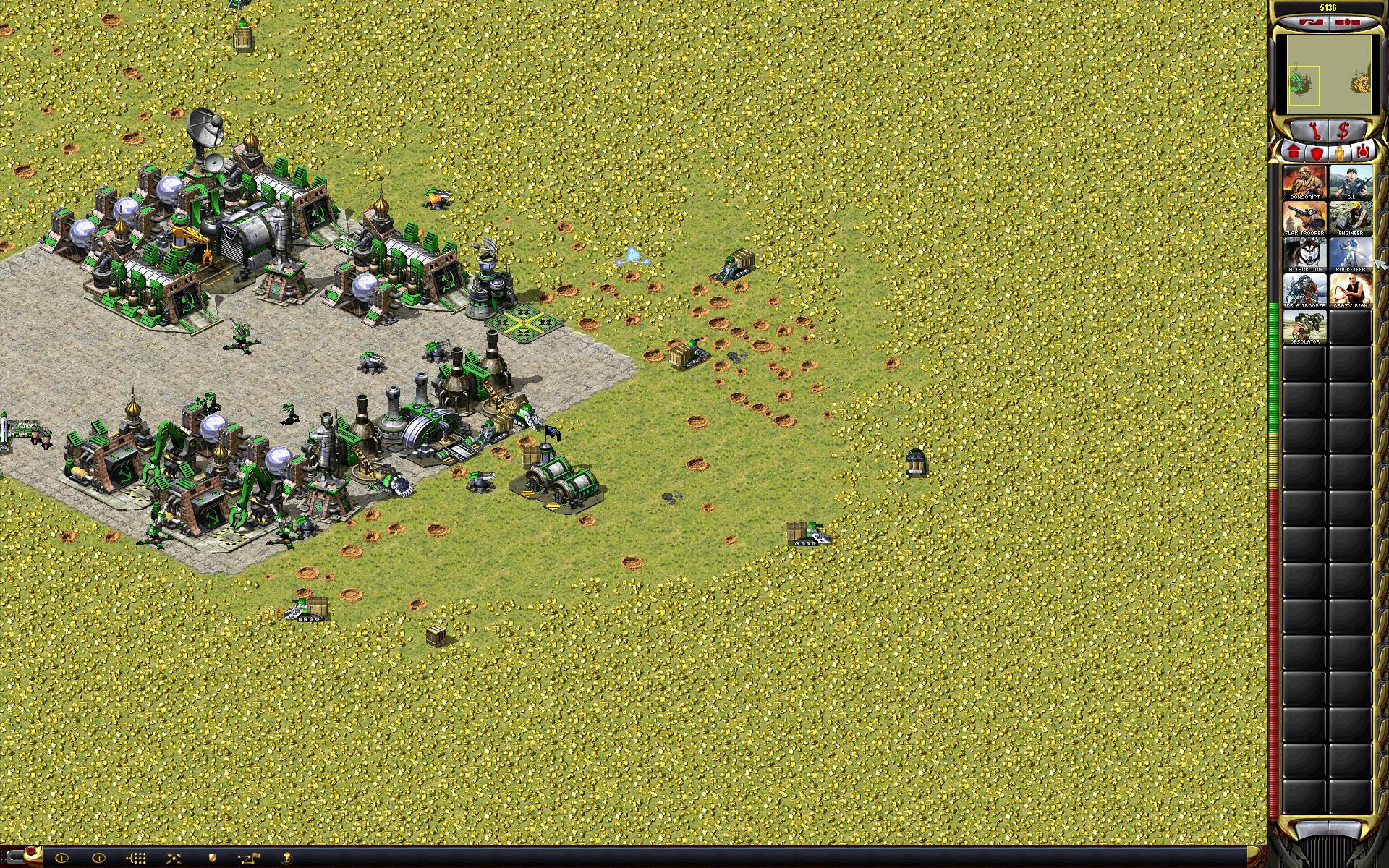This screenshot has width=1389, height=868.
Task: Choose the Rocketeer unit
Action: click(1350, 255)
